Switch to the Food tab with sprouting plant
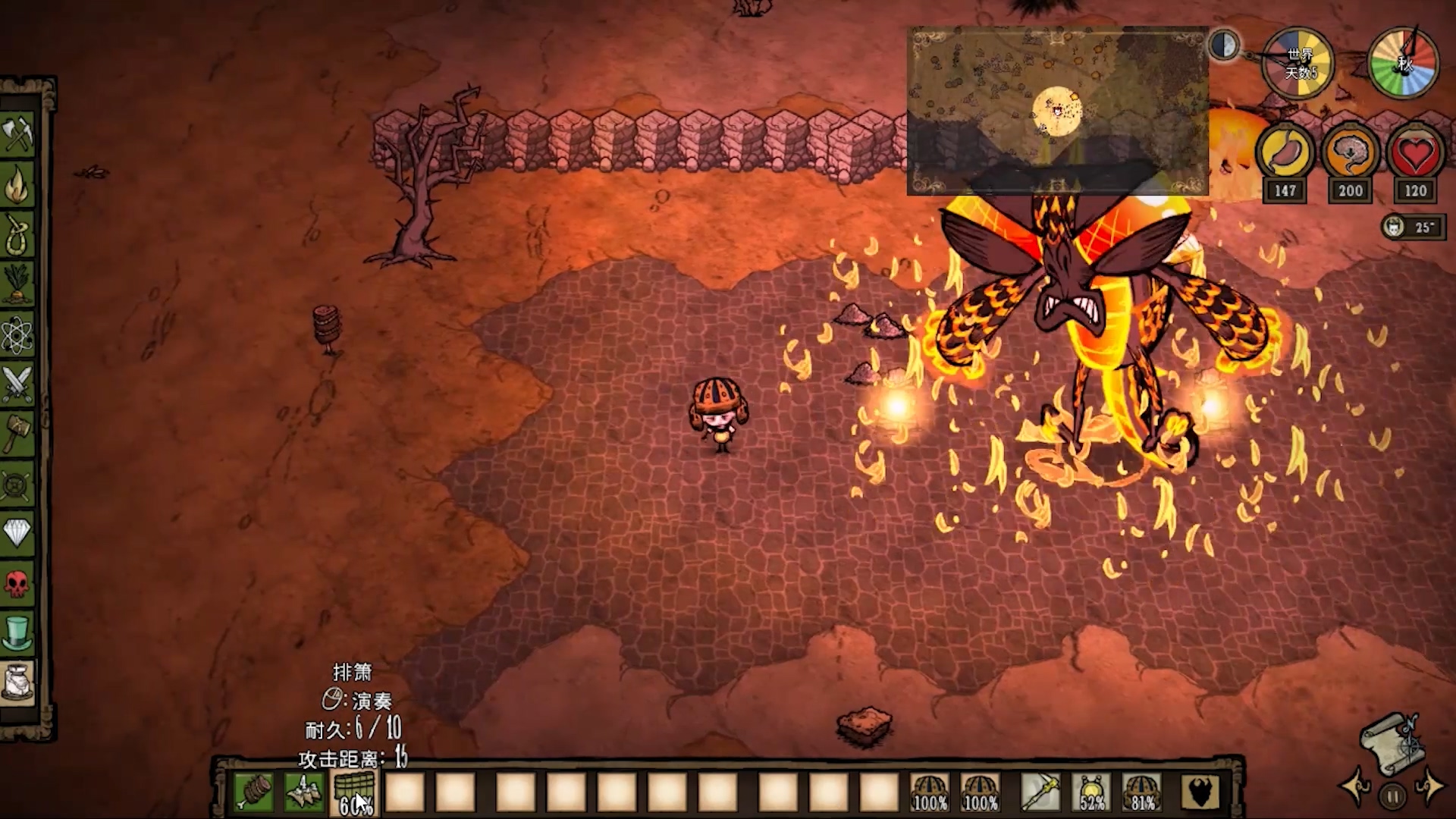 tap(17, 283)
